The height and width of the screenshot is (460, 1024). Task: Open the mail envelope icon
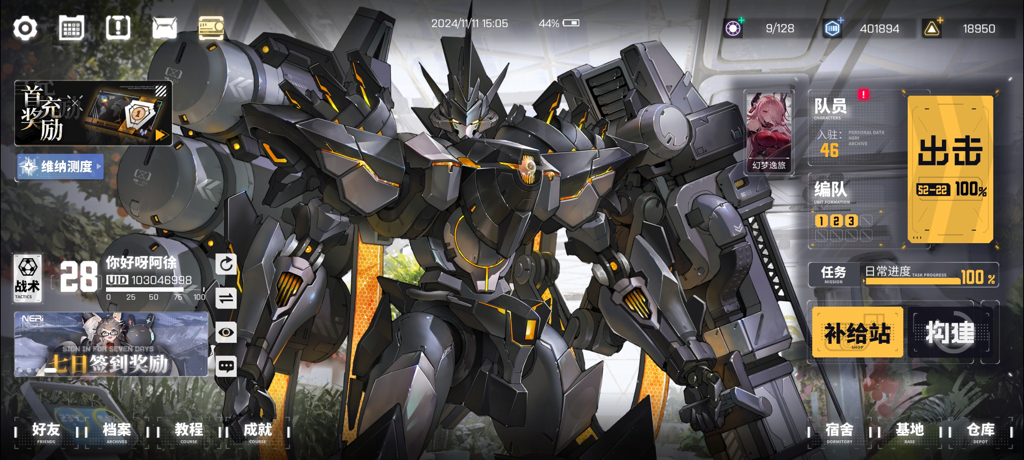[164, 28]
